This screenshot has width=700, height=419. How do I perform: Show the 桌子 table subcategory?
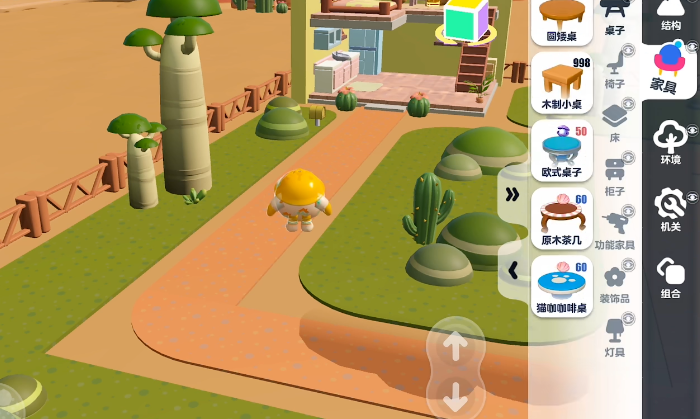(615, 17)
